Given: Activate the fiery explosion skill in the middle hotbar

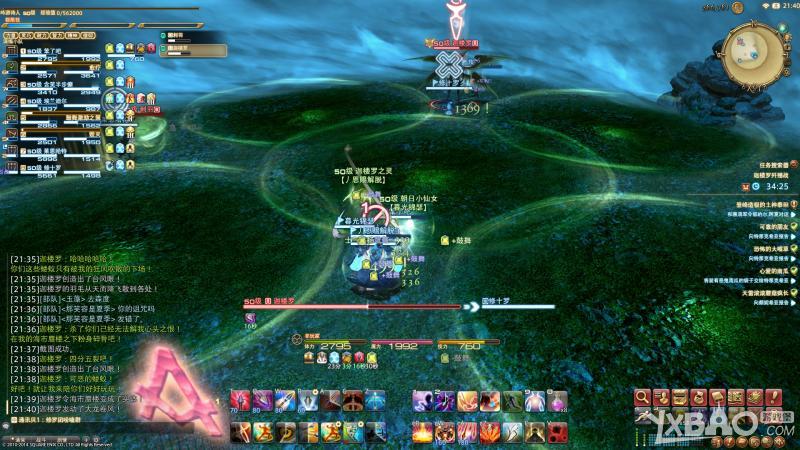Looking at the screenshot, I should [423, 431].
